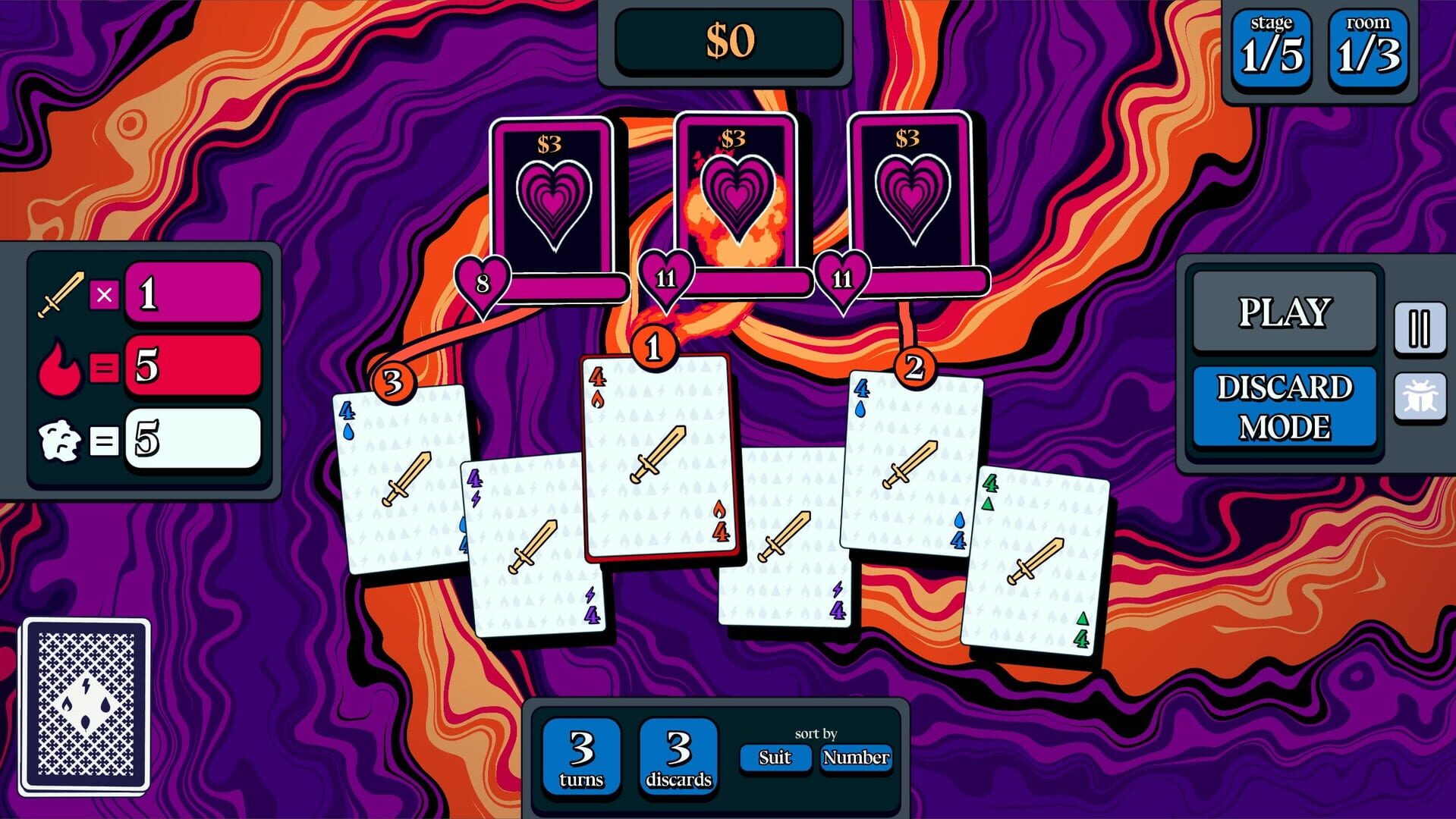Image resolution: width=1456 pixels, height=819 pixels.
Task: Click the stage 1/5 indicator
Action: tap(1270, 47)
